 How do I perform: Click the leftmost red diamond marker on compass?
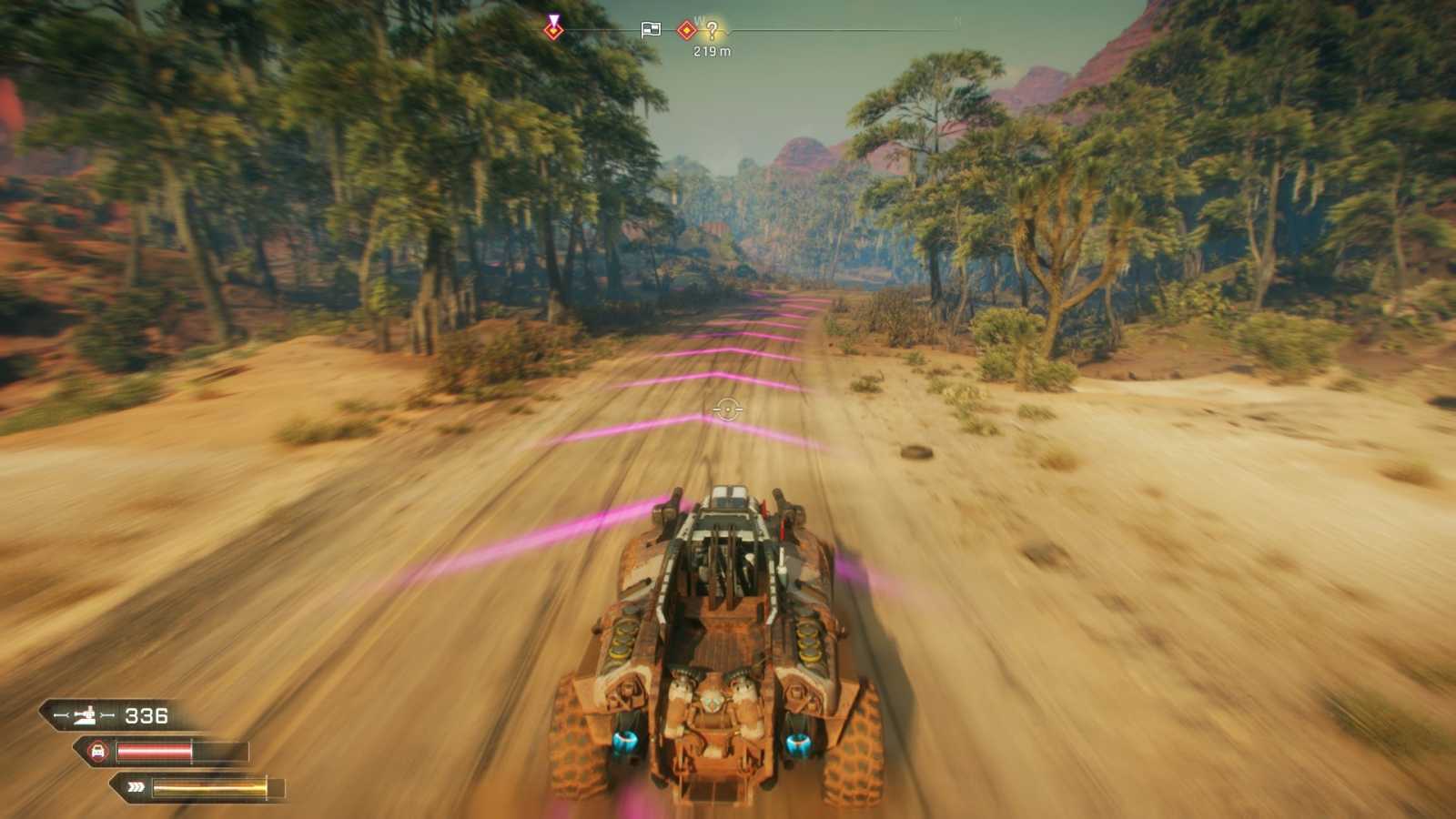point(553,30)
